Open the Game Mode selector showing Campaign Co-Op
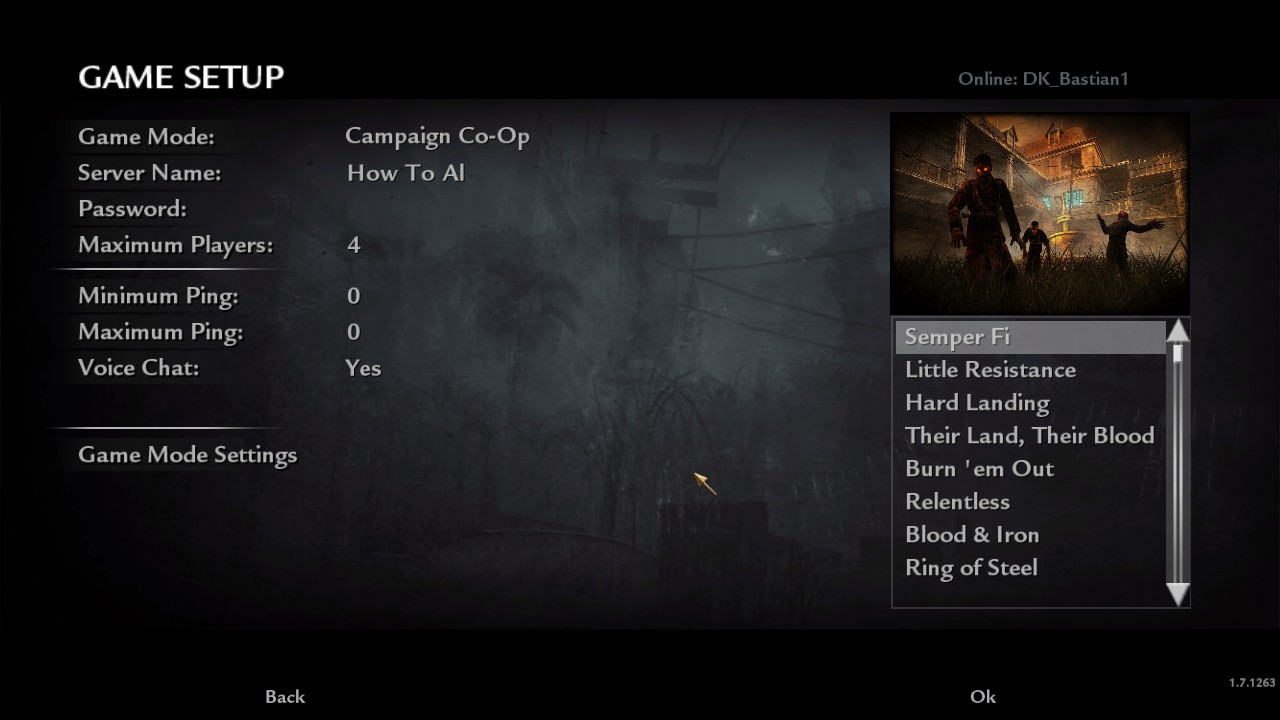The width and height of the screenshot is (1280, 720). (x=437, y=137)
